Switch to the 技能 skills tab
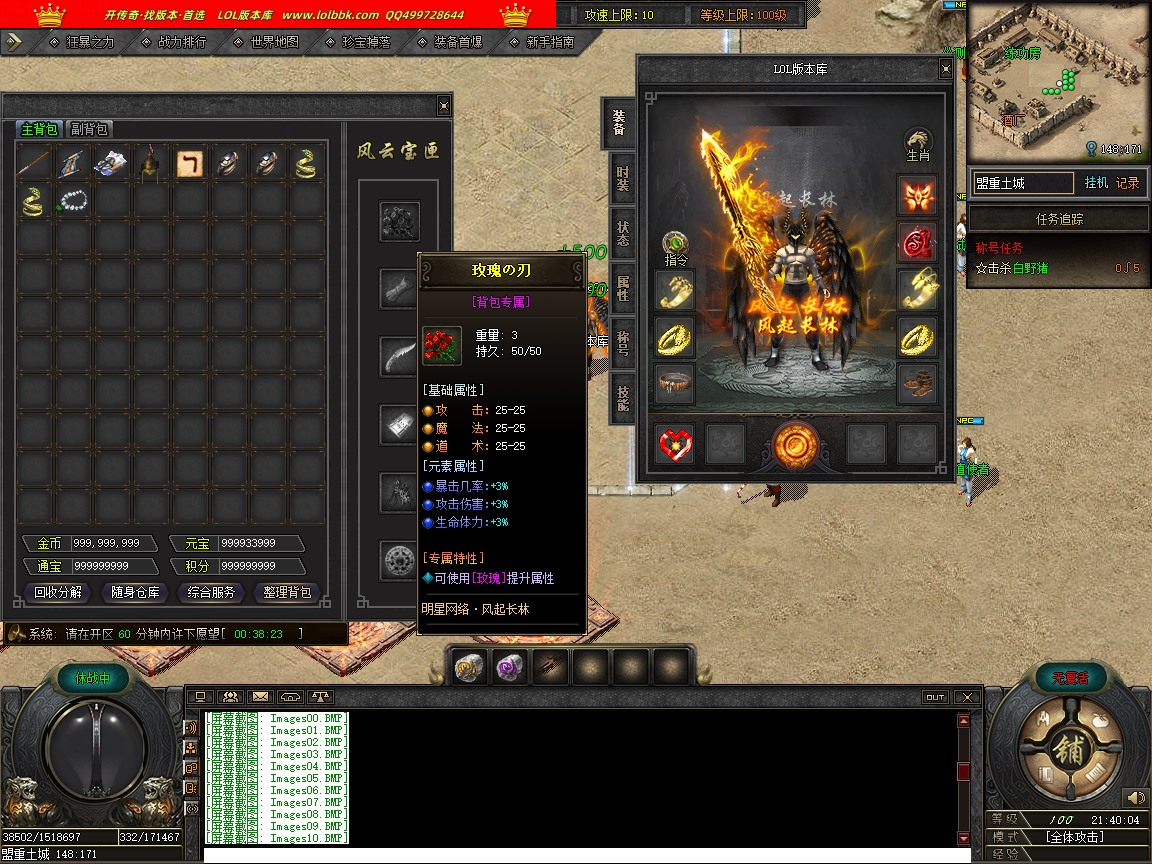1152x864 pixels. coord(621,399)
